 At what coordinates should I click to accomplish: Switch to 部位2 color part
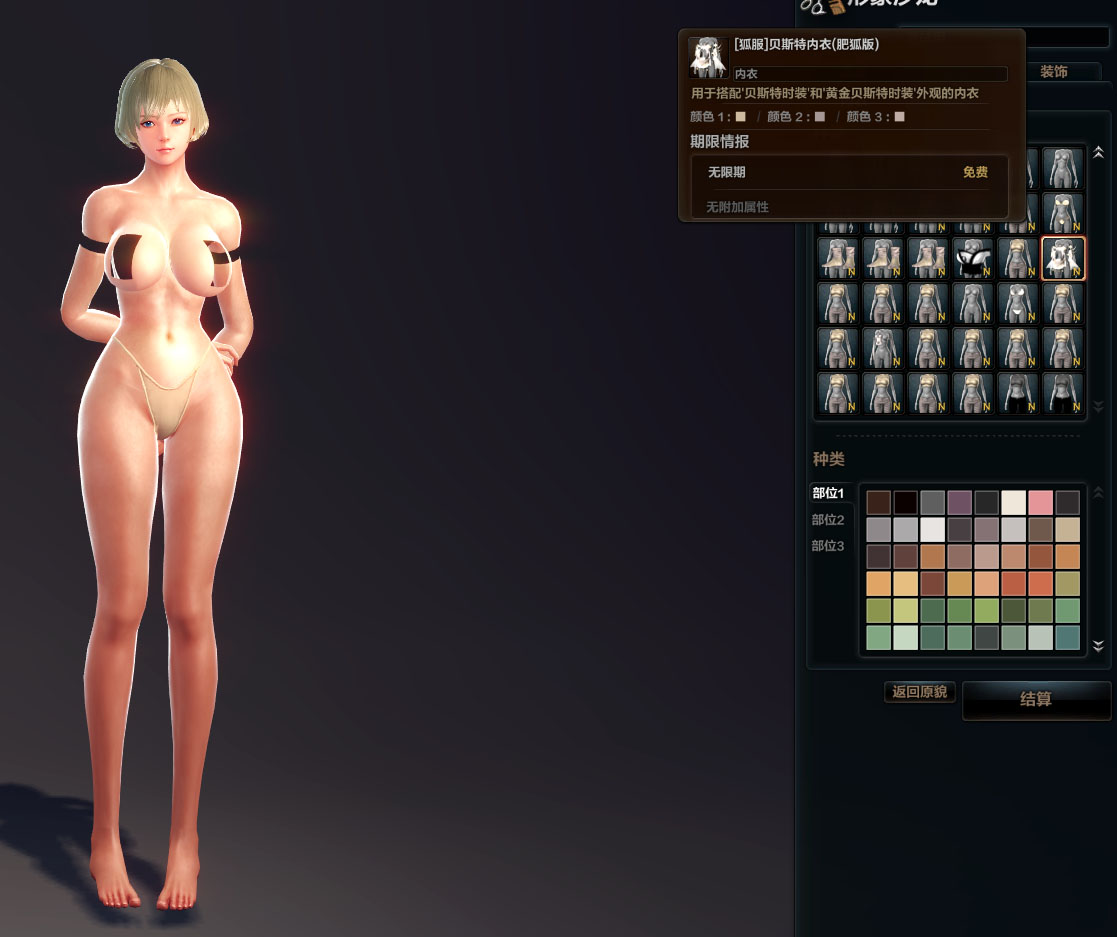(828, 520)
